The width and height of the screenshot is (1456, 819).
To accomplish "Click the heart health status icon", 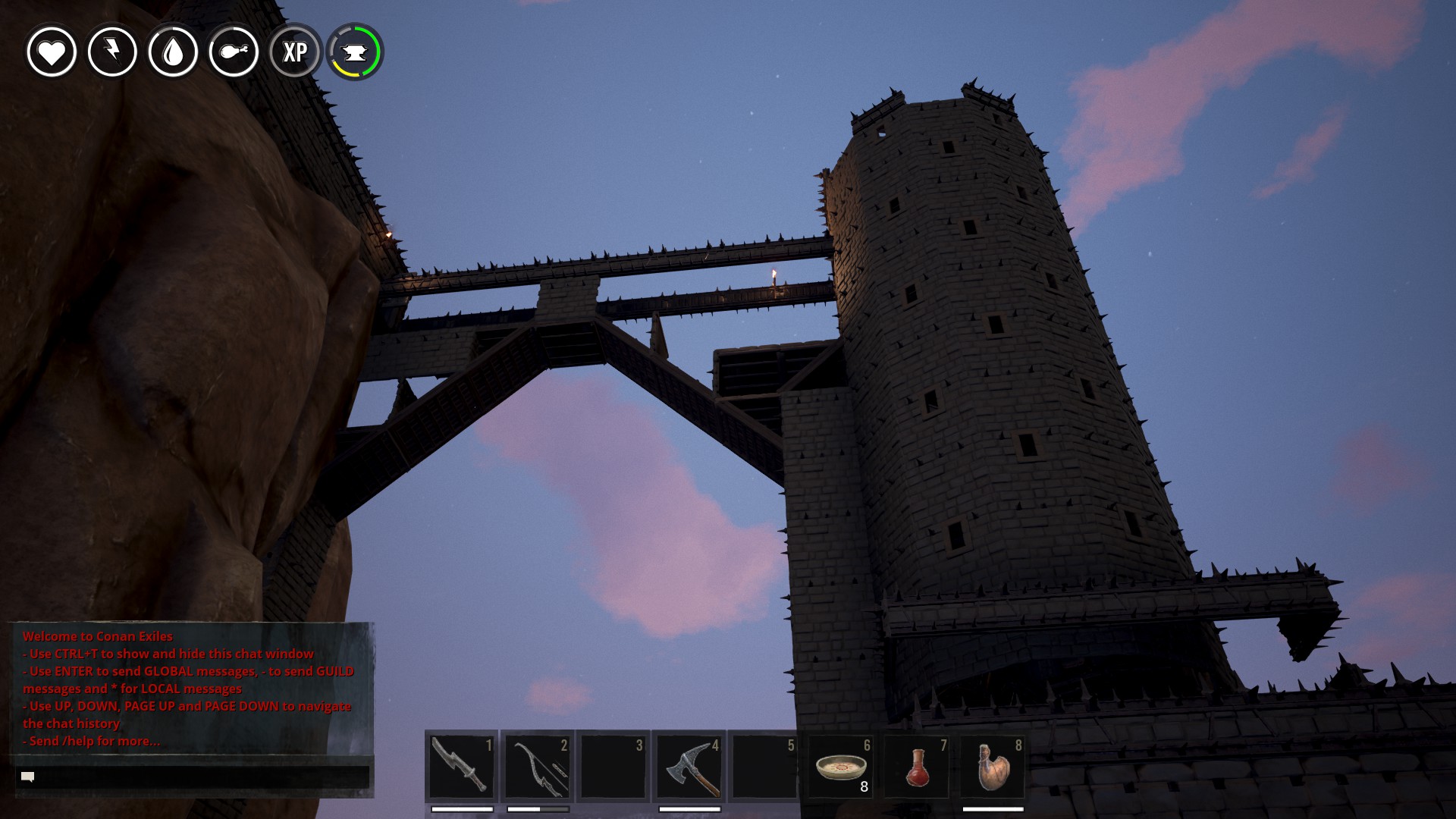I will pyautogui.click(x=52, y=52).
